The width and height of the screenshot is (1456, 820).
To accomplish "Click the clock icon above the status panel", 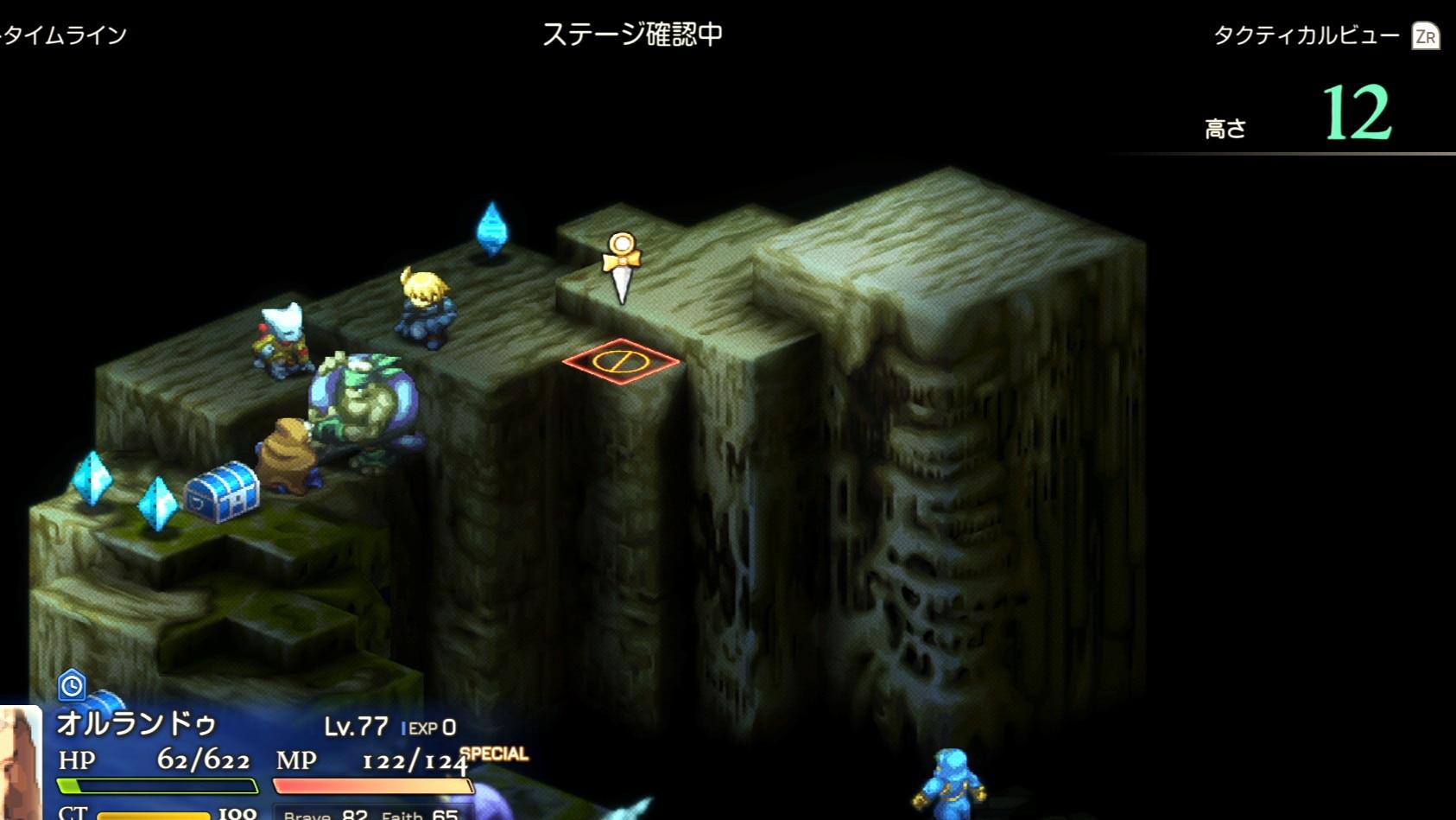I will pyautogui.click(x=72, y=685).
